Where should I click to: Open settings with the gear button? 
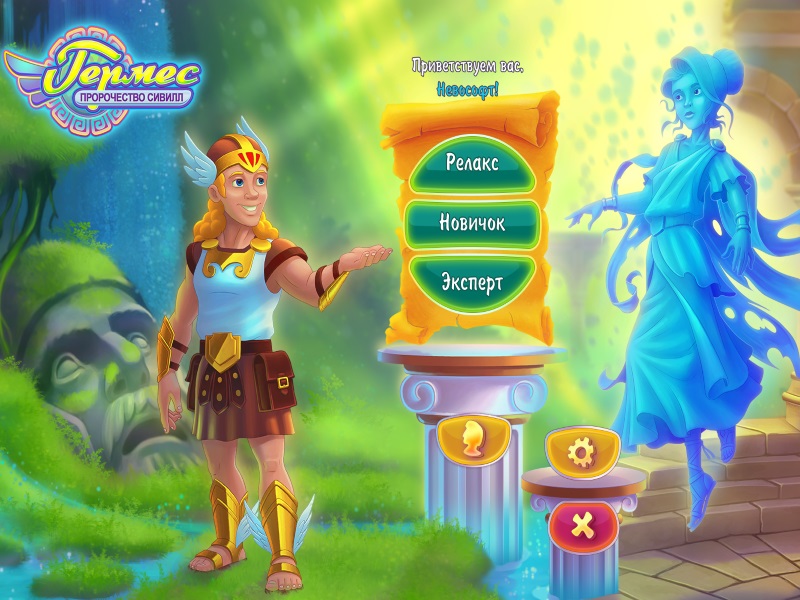pos(578,453)
